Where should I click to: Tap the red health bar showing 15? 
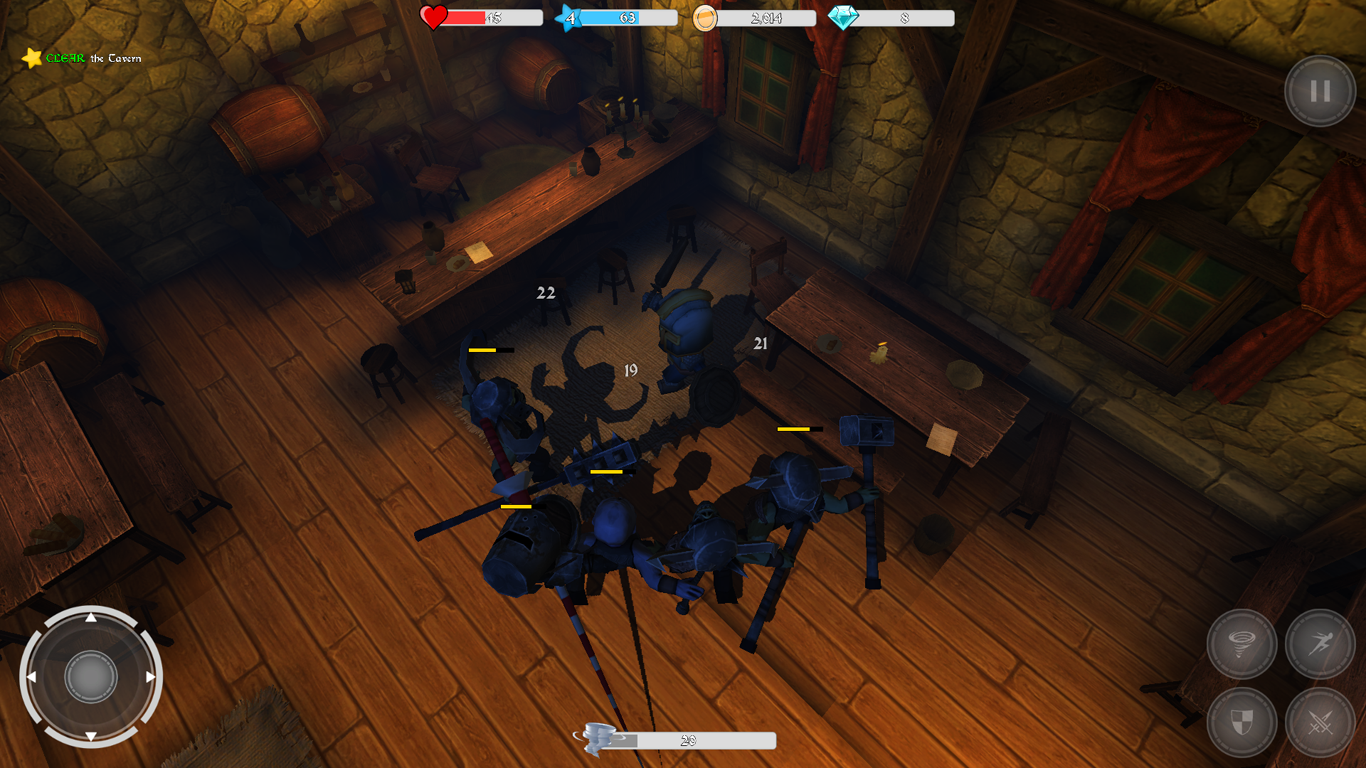pos(490,17)
